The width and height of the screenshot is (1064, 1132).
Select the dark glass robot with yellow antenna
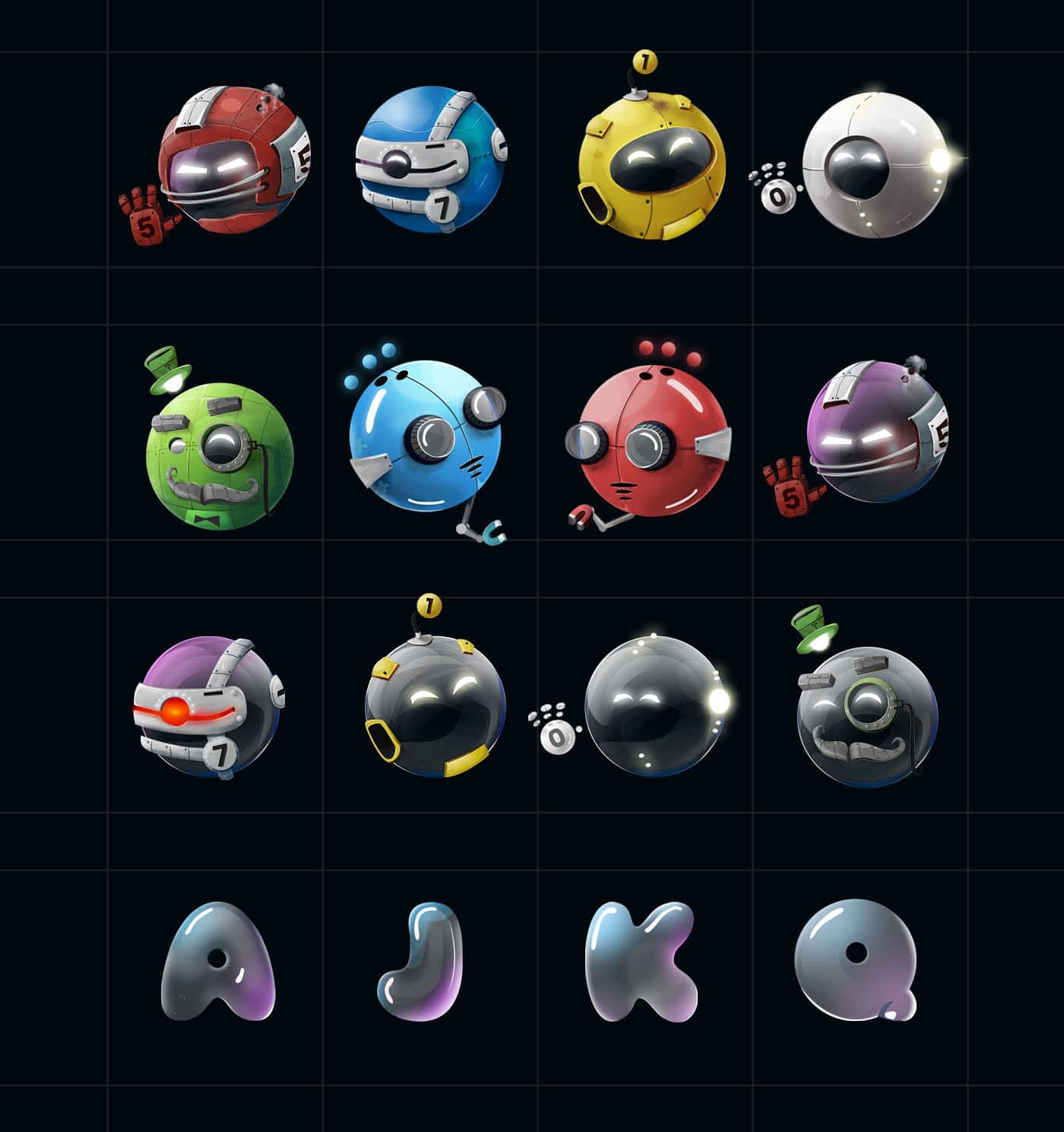[433, 705]
